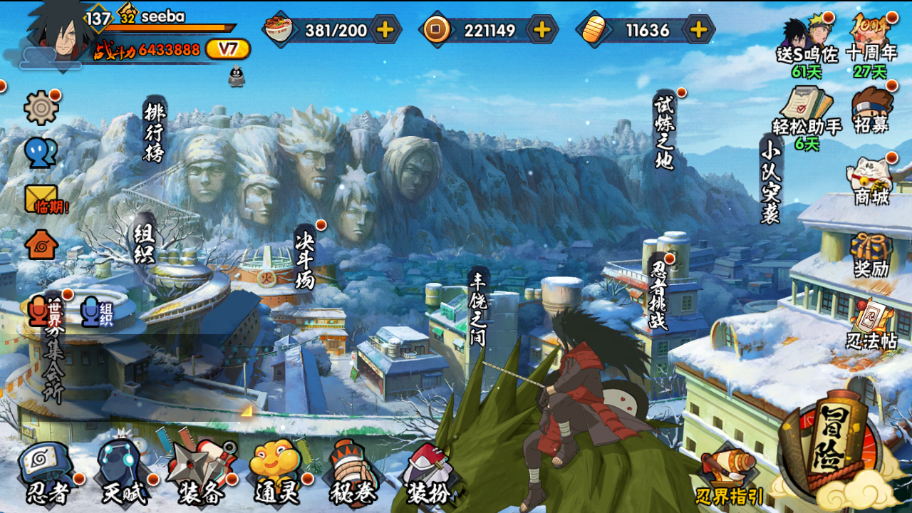Screen dimensions: 912x513
Task: Open the 奖励 rewards icon
Action: [x=872, y=252]
